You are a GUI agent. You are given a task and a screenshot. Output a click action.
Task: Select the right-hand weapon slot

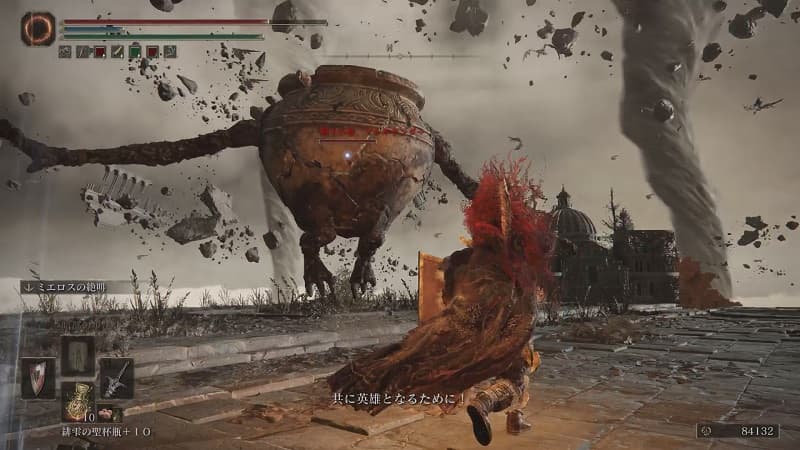point(116,378)
